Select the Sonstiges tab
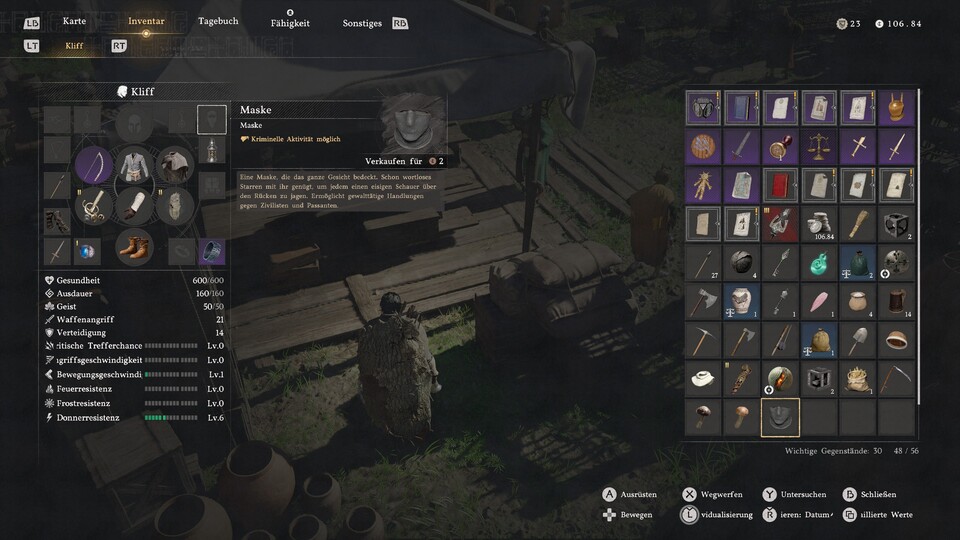Viewport: 960px width, 540px height. [x=362, y=23]
